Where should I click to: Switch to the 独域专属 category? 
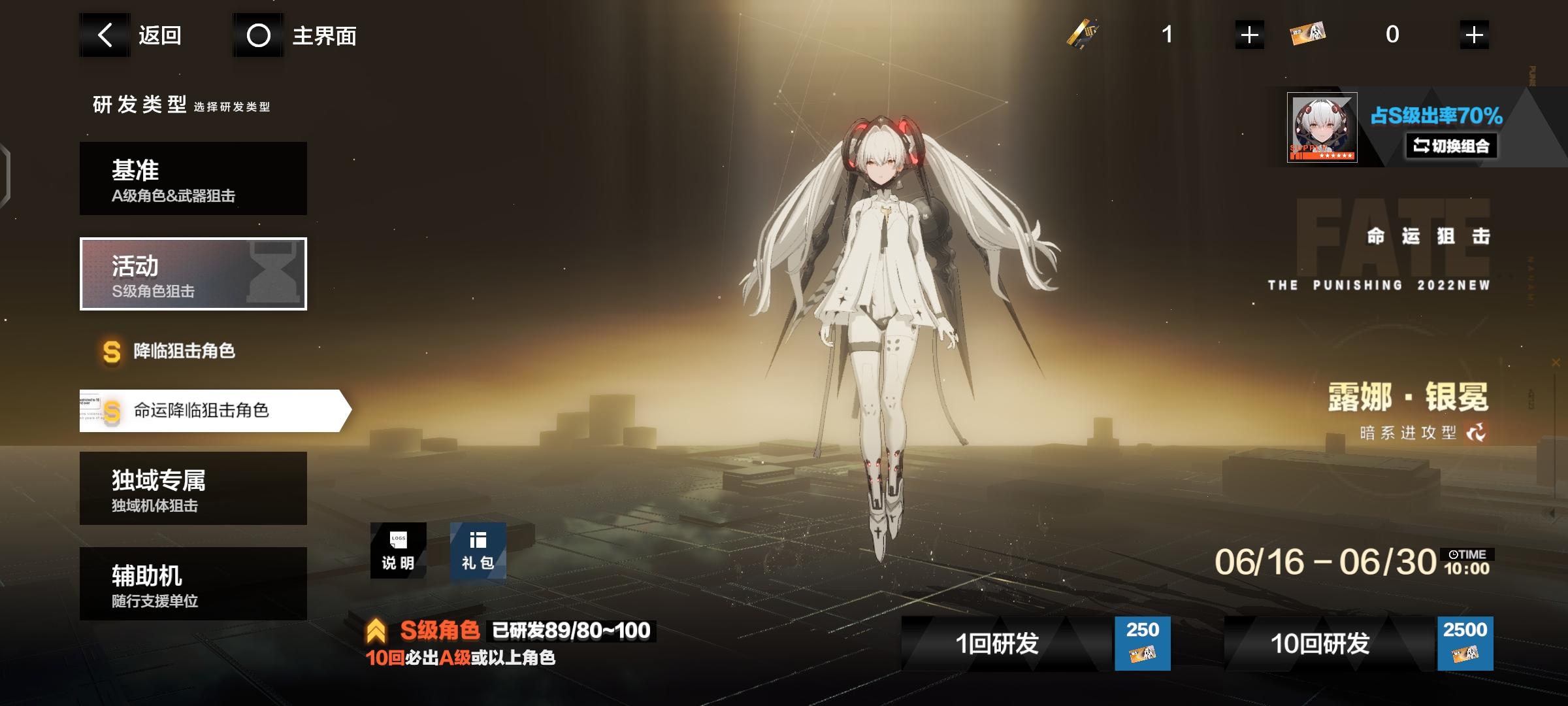pyautogui.click(x=193, y=488)
